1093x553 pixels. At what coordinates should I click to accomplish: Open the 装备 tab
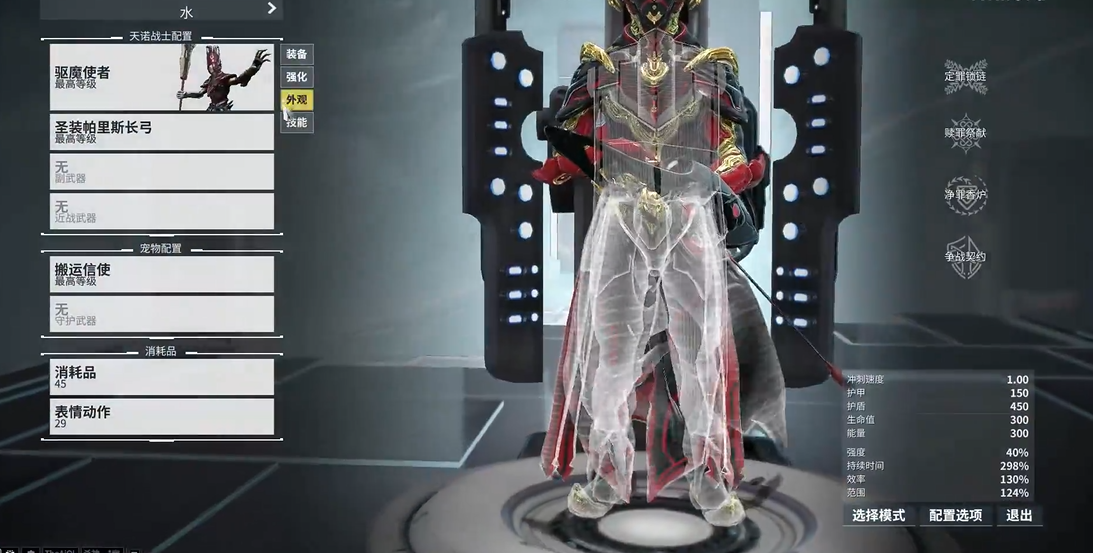297,54
